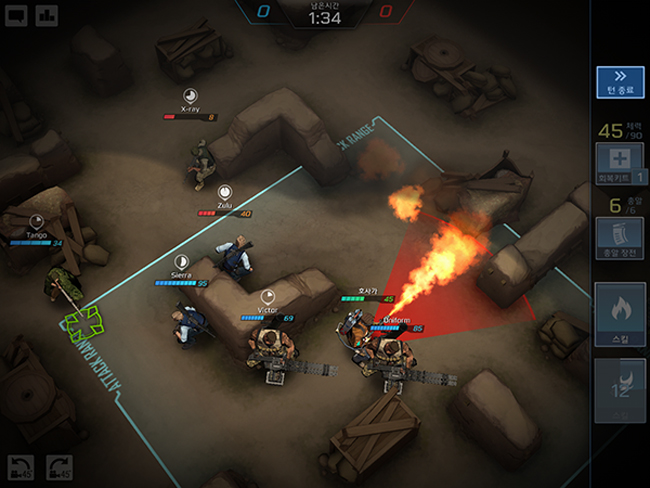650x488 pixels.
Task: Select the unit labeled Tango
Action: coord(62,284)
